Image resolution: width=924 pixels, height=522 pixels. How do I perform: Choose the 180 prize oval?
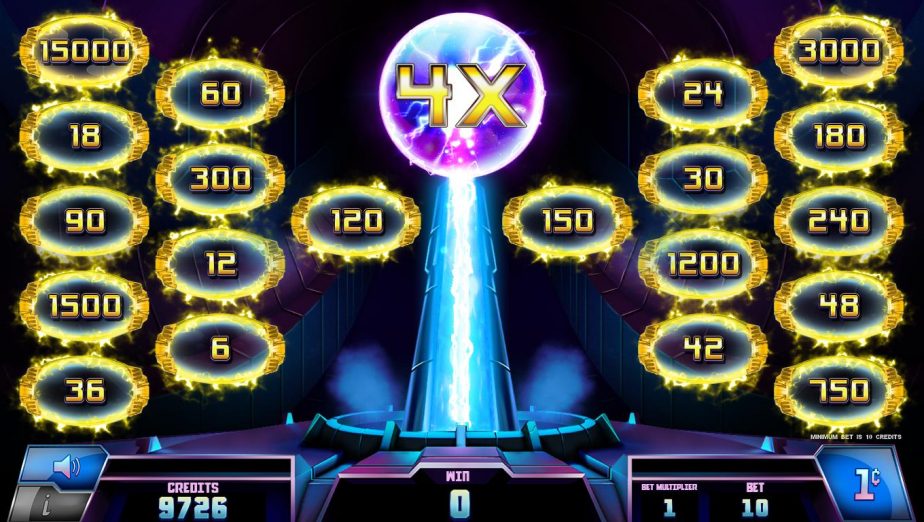tap(838, 136)
